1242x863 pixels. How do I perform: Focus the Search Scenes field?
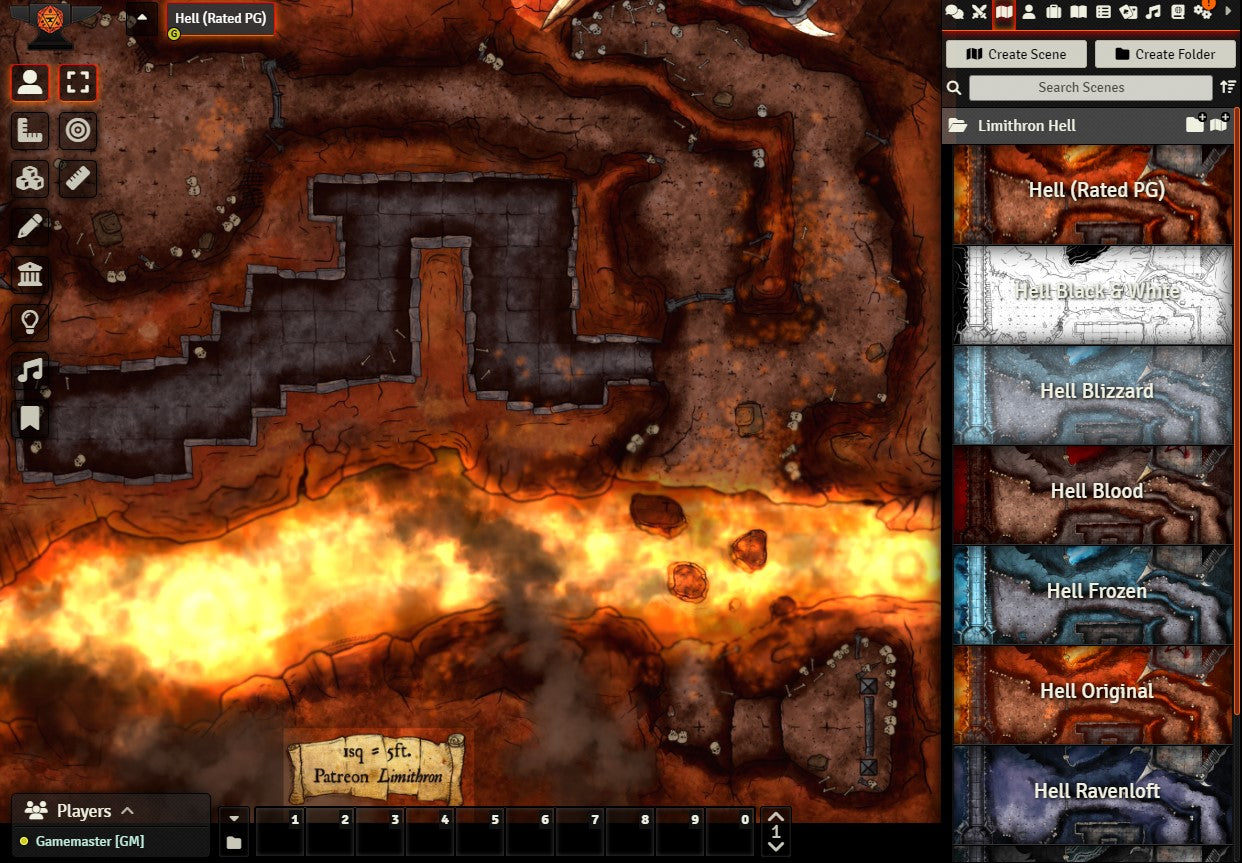pyautogui.click(x=1080, y=88)
